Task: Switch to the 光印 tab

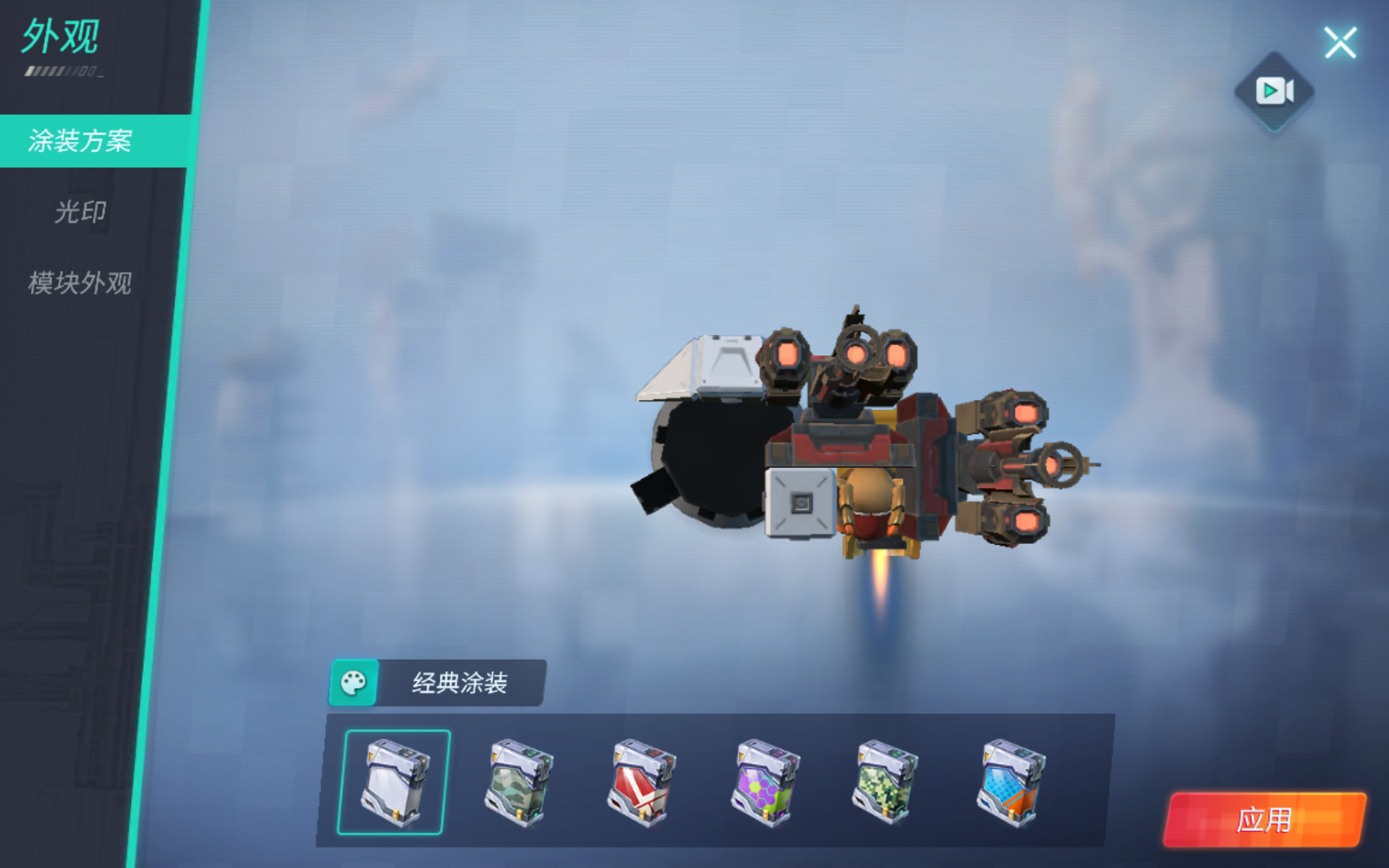Action: (x=82, y=213)
